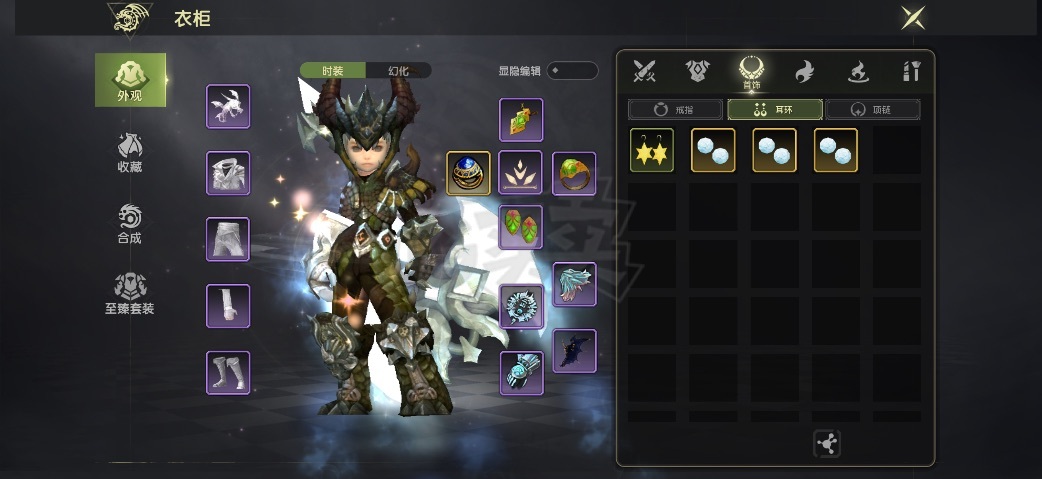Open the 戒指 ring sub-tab
The width and height of the screenshot is (1042, 479).
tap(675, 109)
